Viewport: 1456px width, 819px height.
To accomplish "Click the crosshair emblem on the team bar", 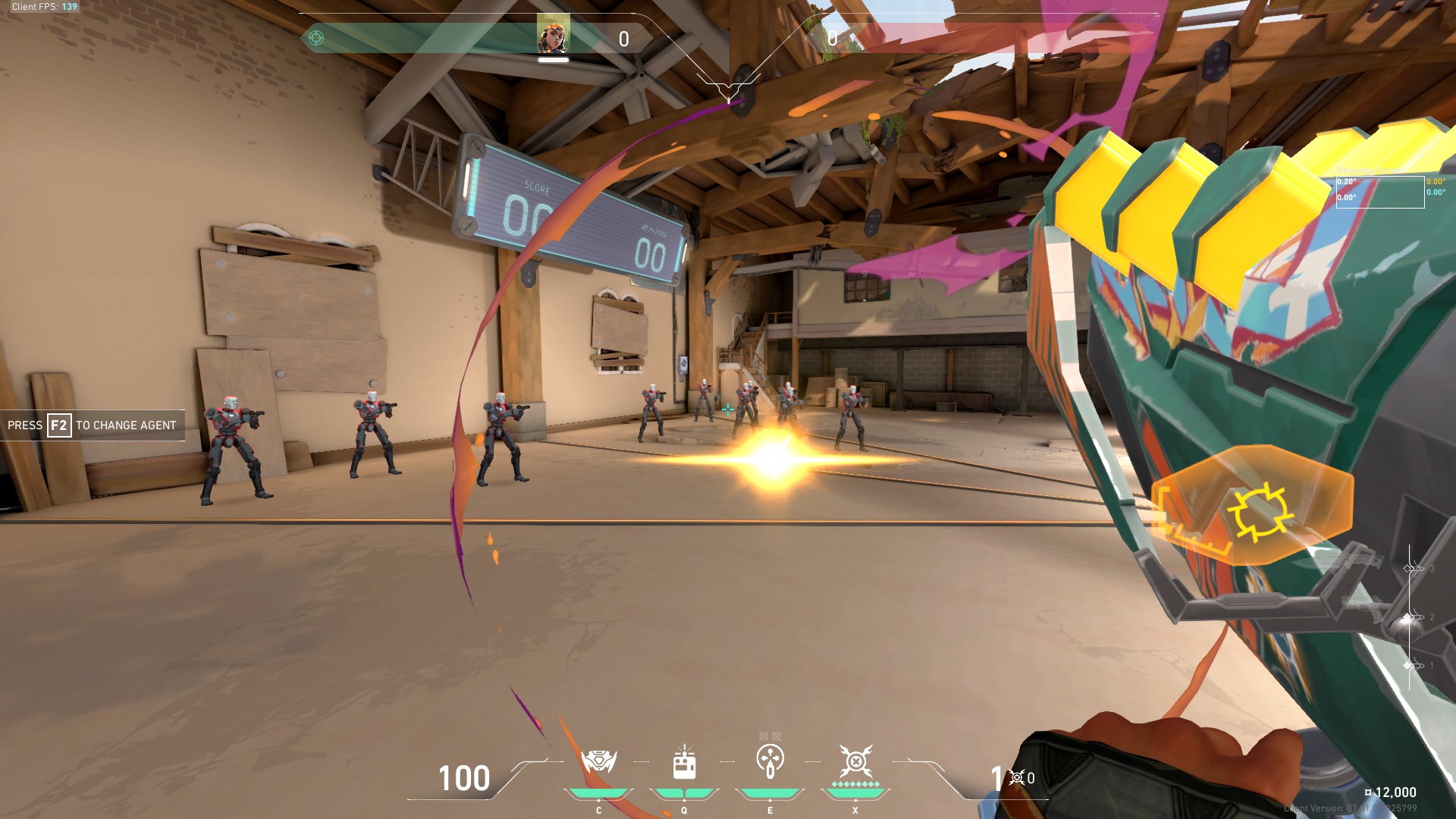I will pyautogui.click(x=316, y=38).
